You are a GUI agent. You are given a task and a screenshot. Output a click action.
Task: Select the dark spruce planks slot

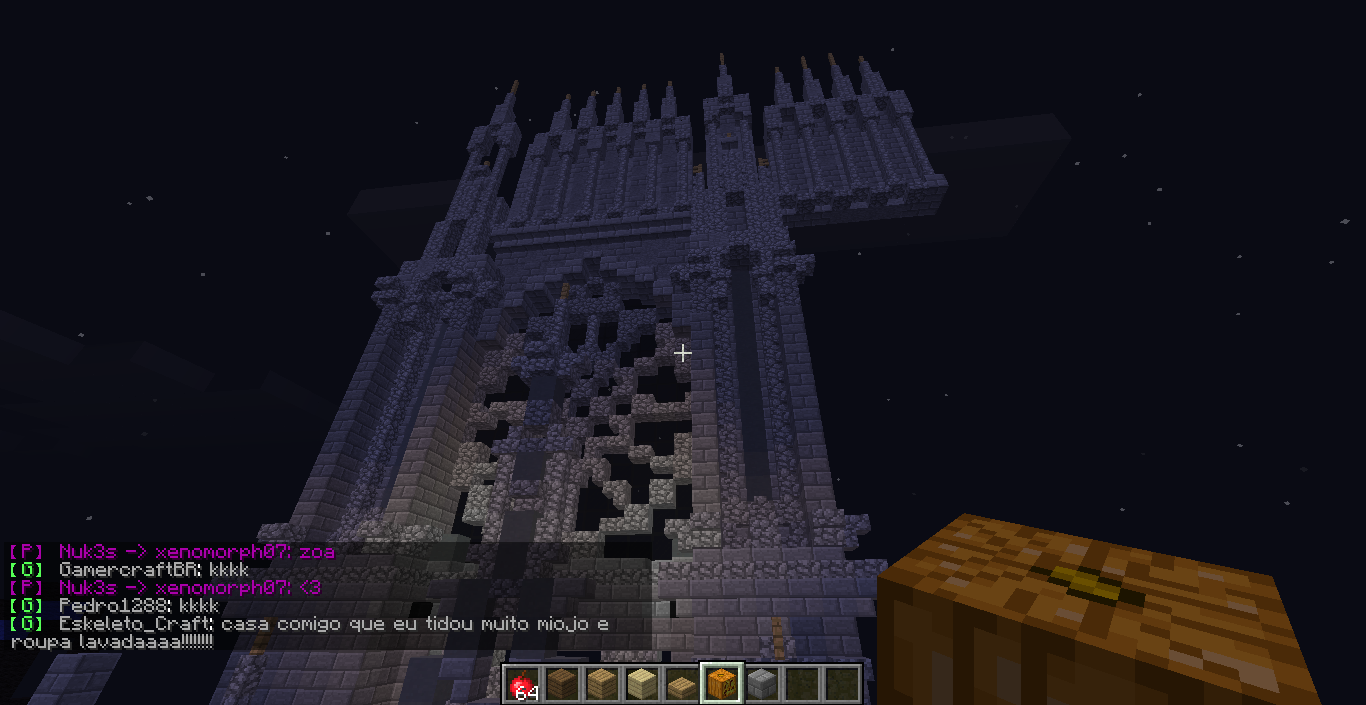(x=561, y=685)
